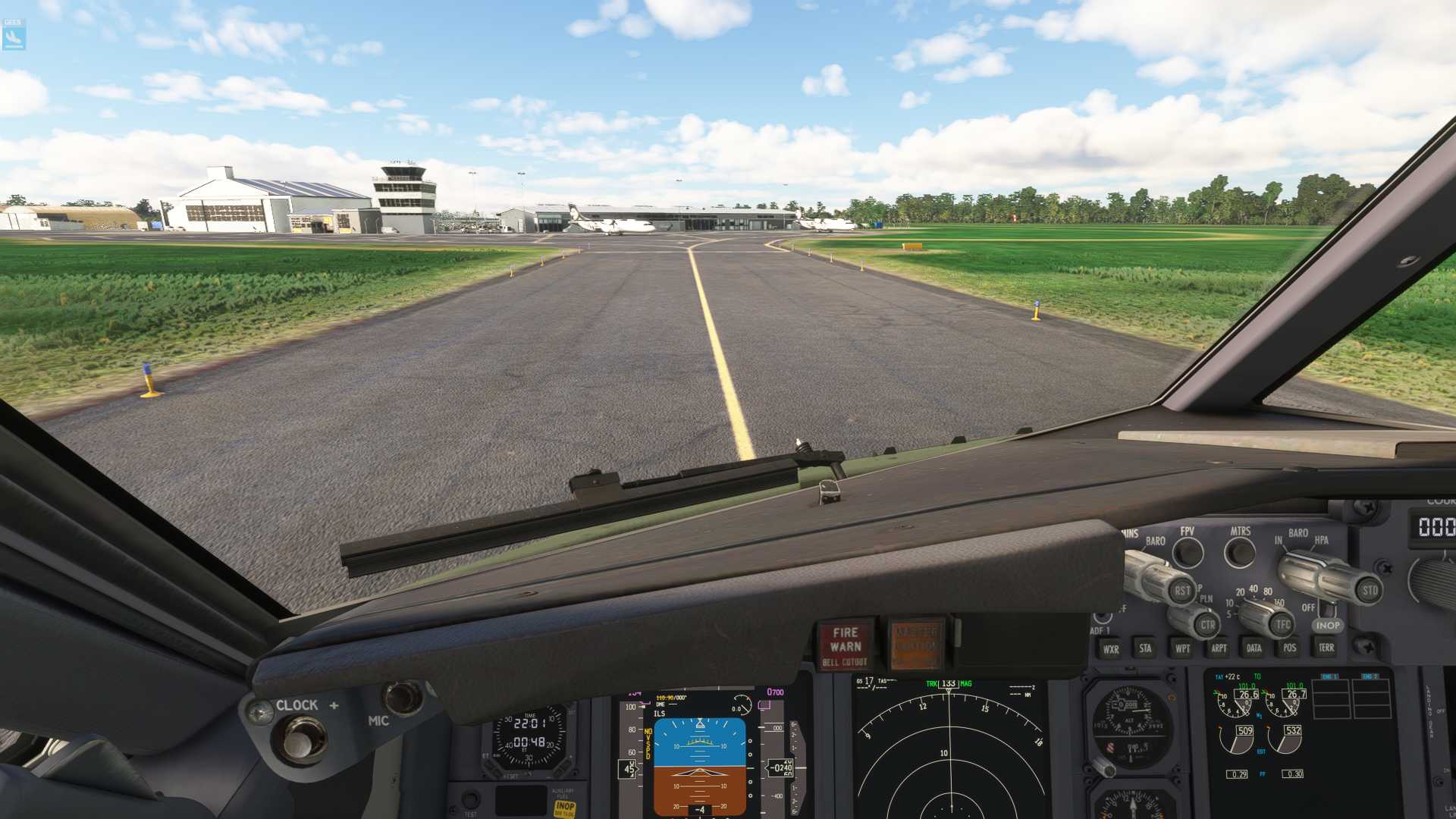Viewport: 1456px width, 819px height.
Task: Click the RST minimums reset button
Action: [x=1181, y=591]
